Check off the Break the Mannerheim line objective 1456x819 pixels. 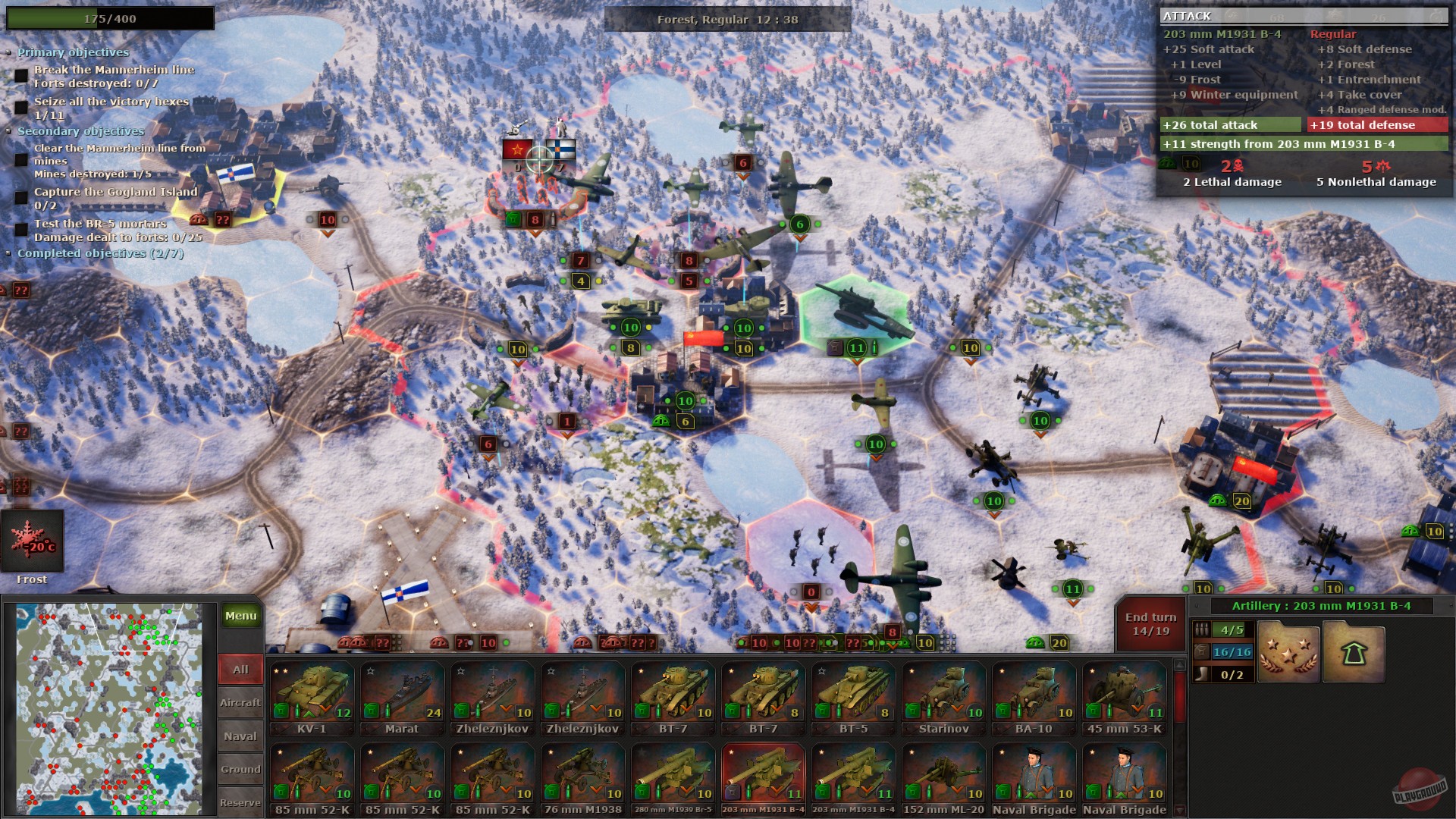click(22, 74)
